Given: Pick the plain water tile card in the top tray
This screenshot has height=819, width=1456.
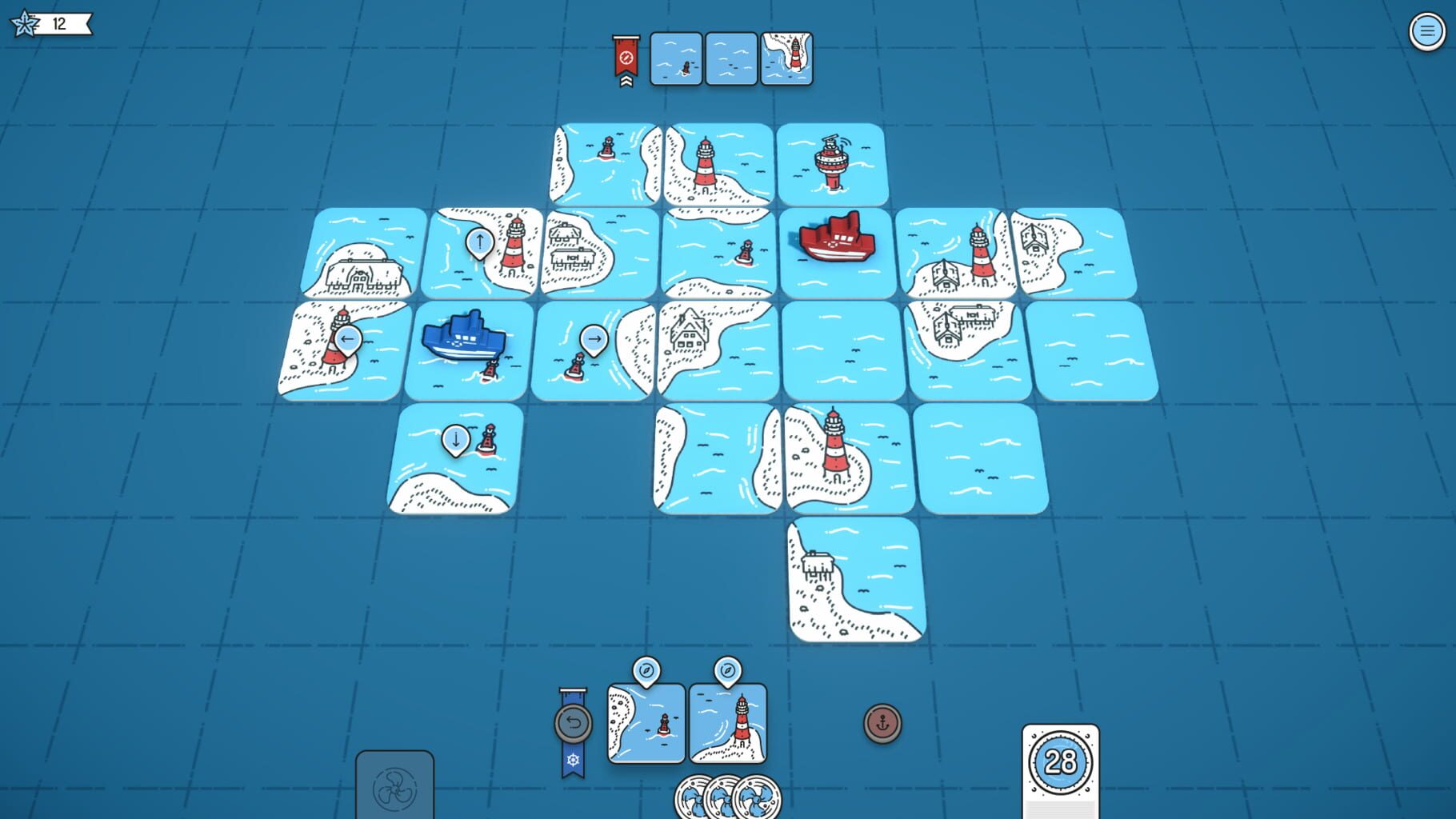Looking at the screenshot, I should (x=730, y=59).
